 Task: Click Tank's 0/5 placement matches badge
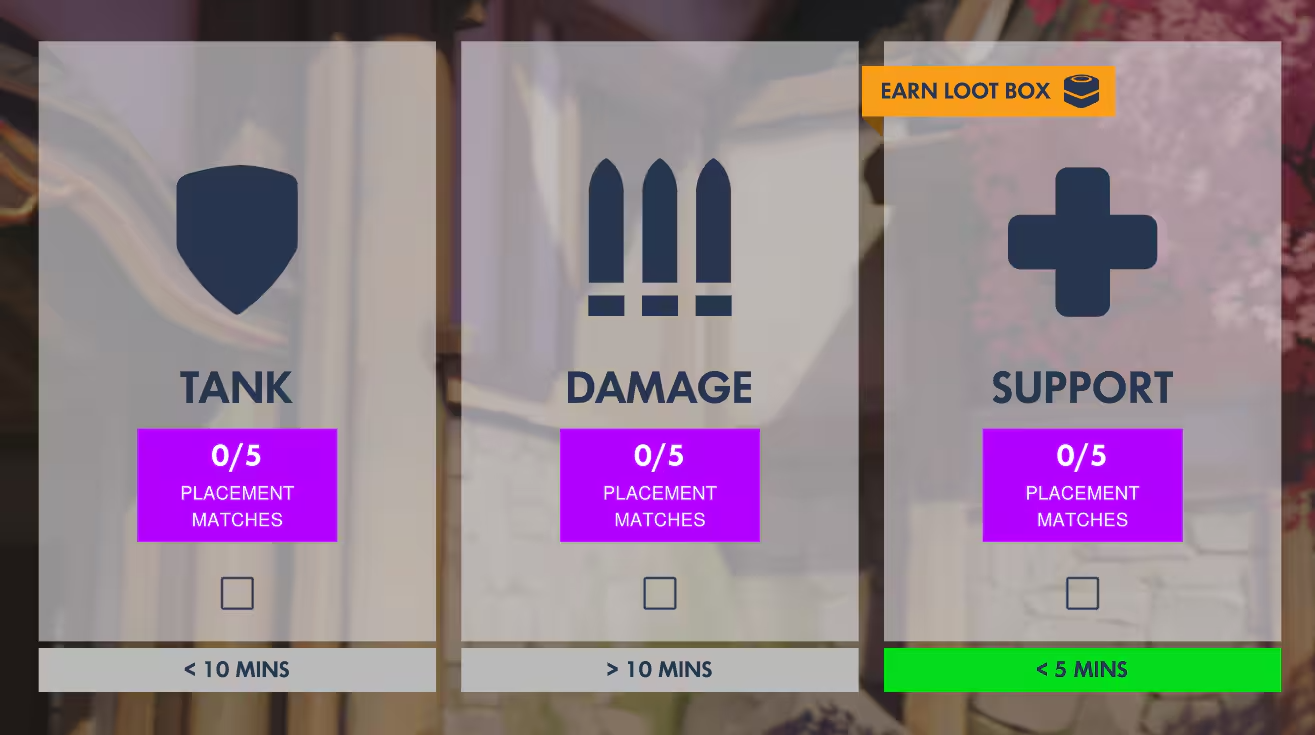[237, 485]
